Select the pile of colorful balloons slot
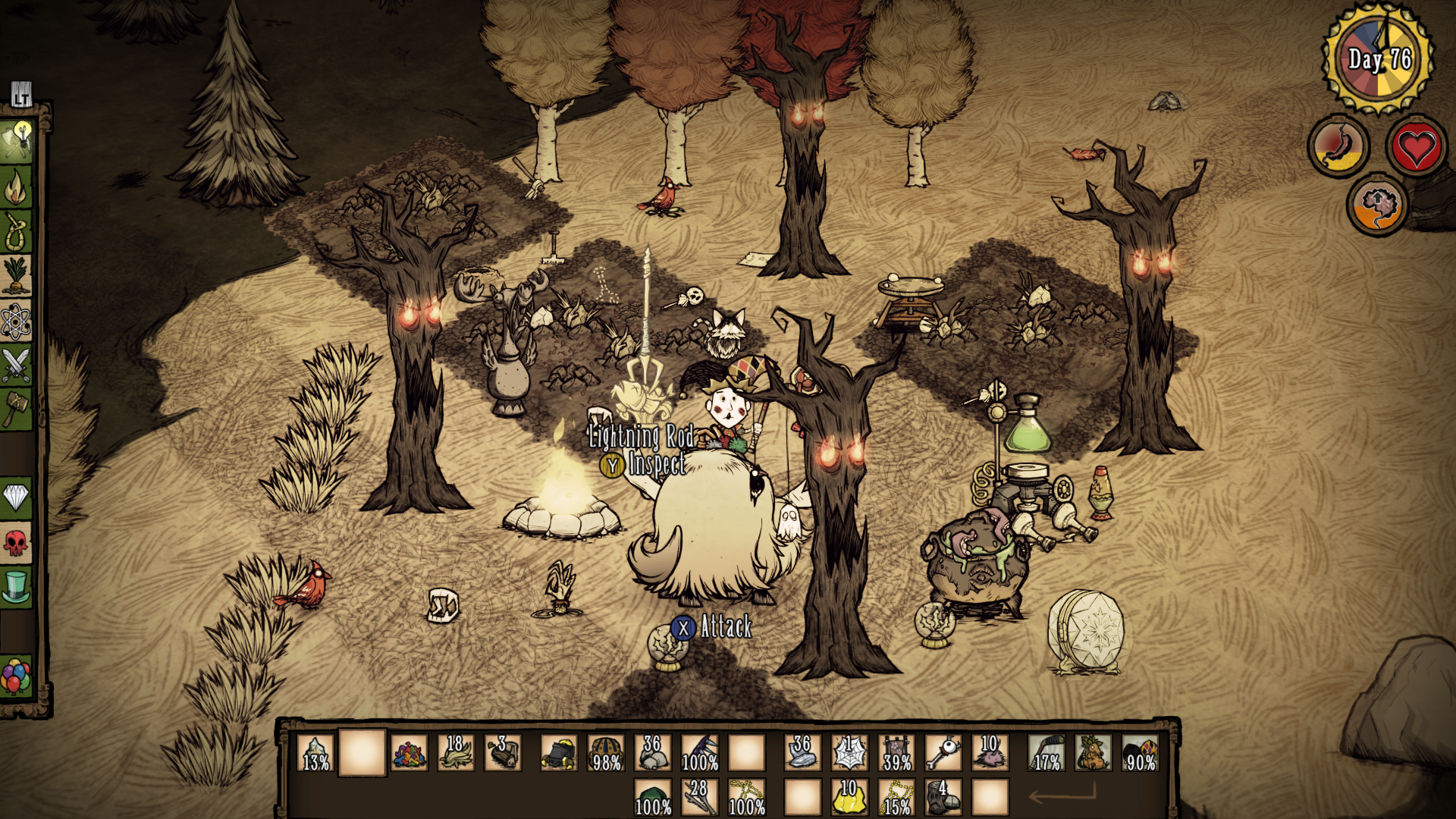Image resolution: width=1456 pixels, height=819 pixels. coord(409,753)
